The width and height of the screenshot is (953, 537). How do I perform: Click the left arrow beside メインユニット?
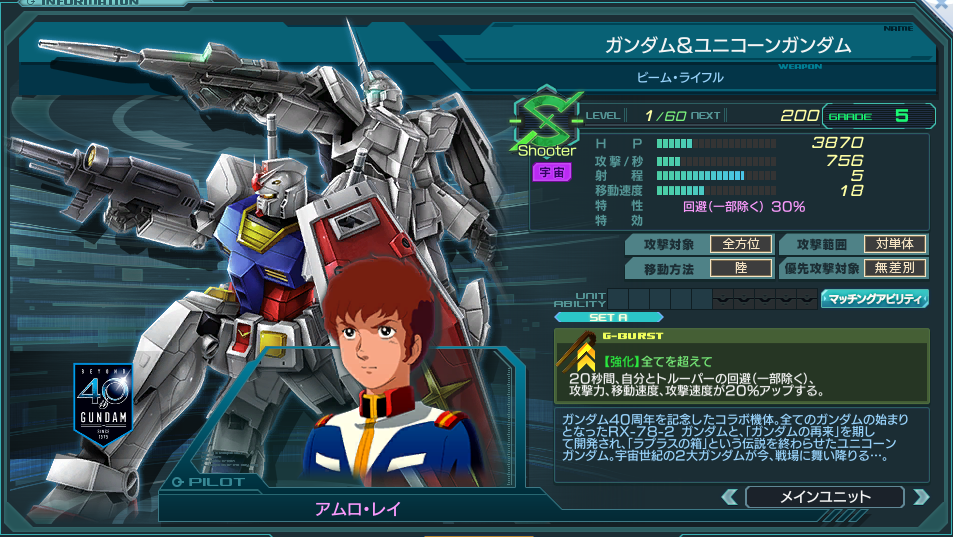[730, 497]
